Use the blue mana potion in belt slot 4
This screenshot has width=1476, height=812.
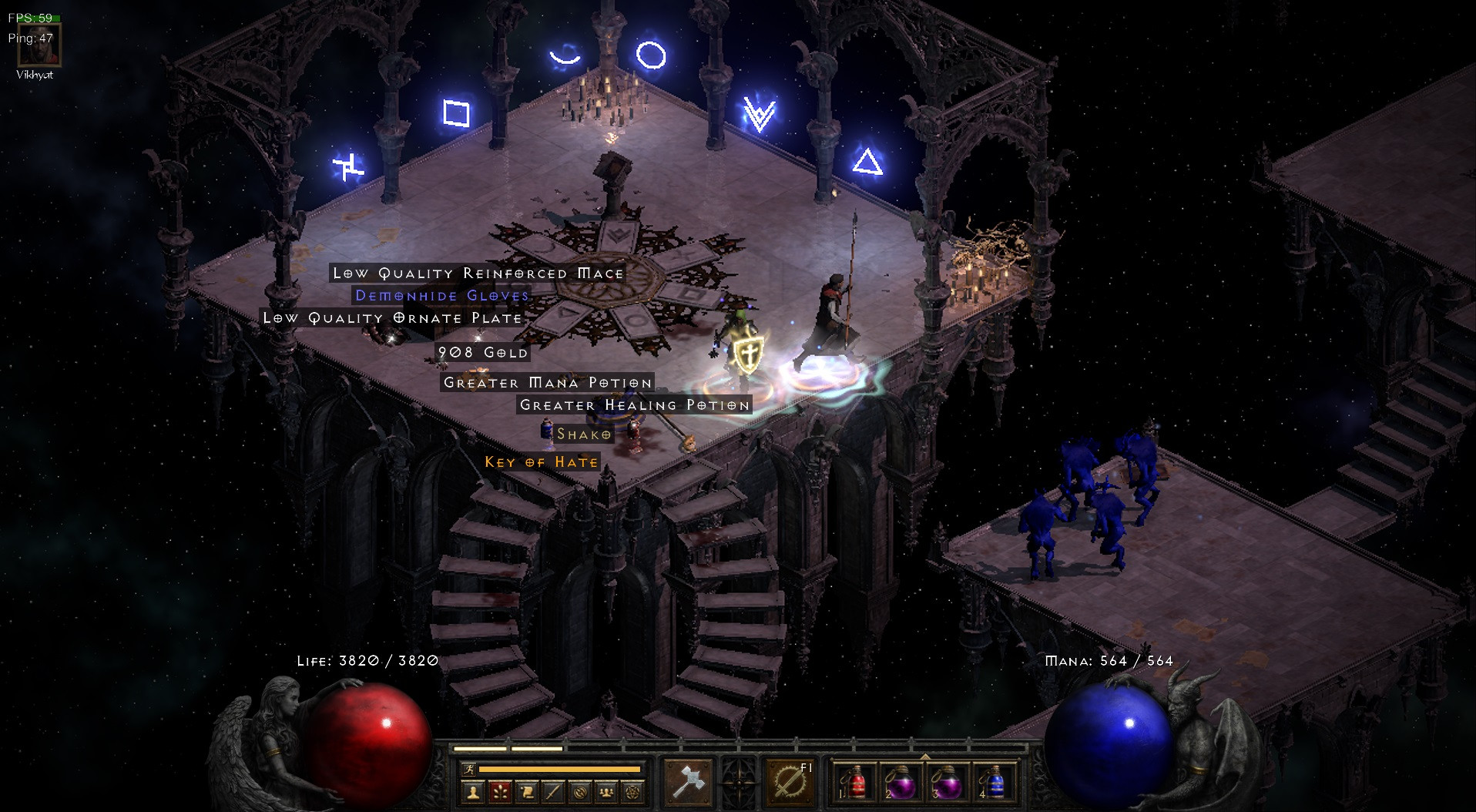tap(994, 783)
